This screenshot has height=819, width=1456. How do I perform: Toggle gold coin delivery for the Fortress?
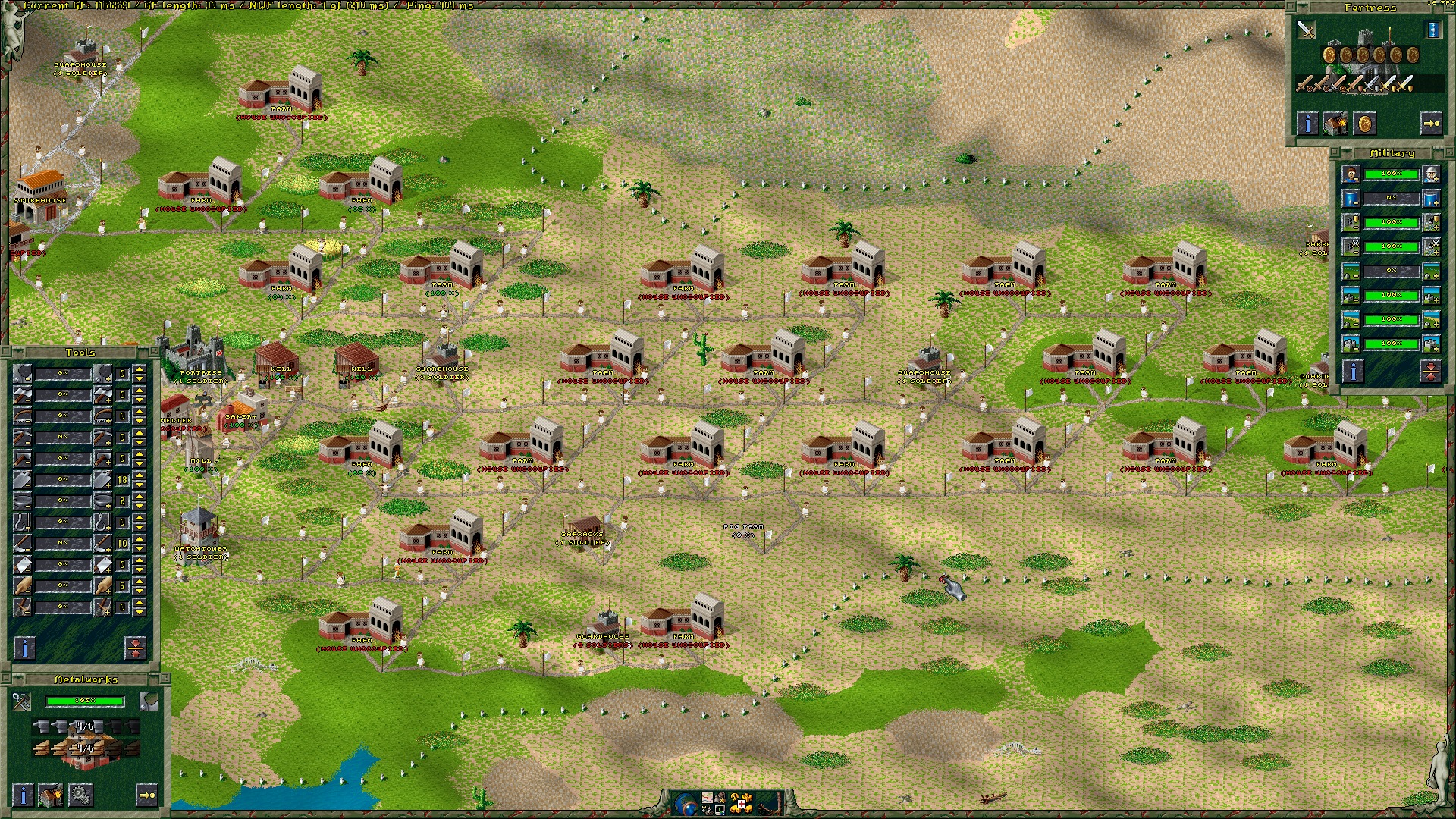pos(1364,123)
